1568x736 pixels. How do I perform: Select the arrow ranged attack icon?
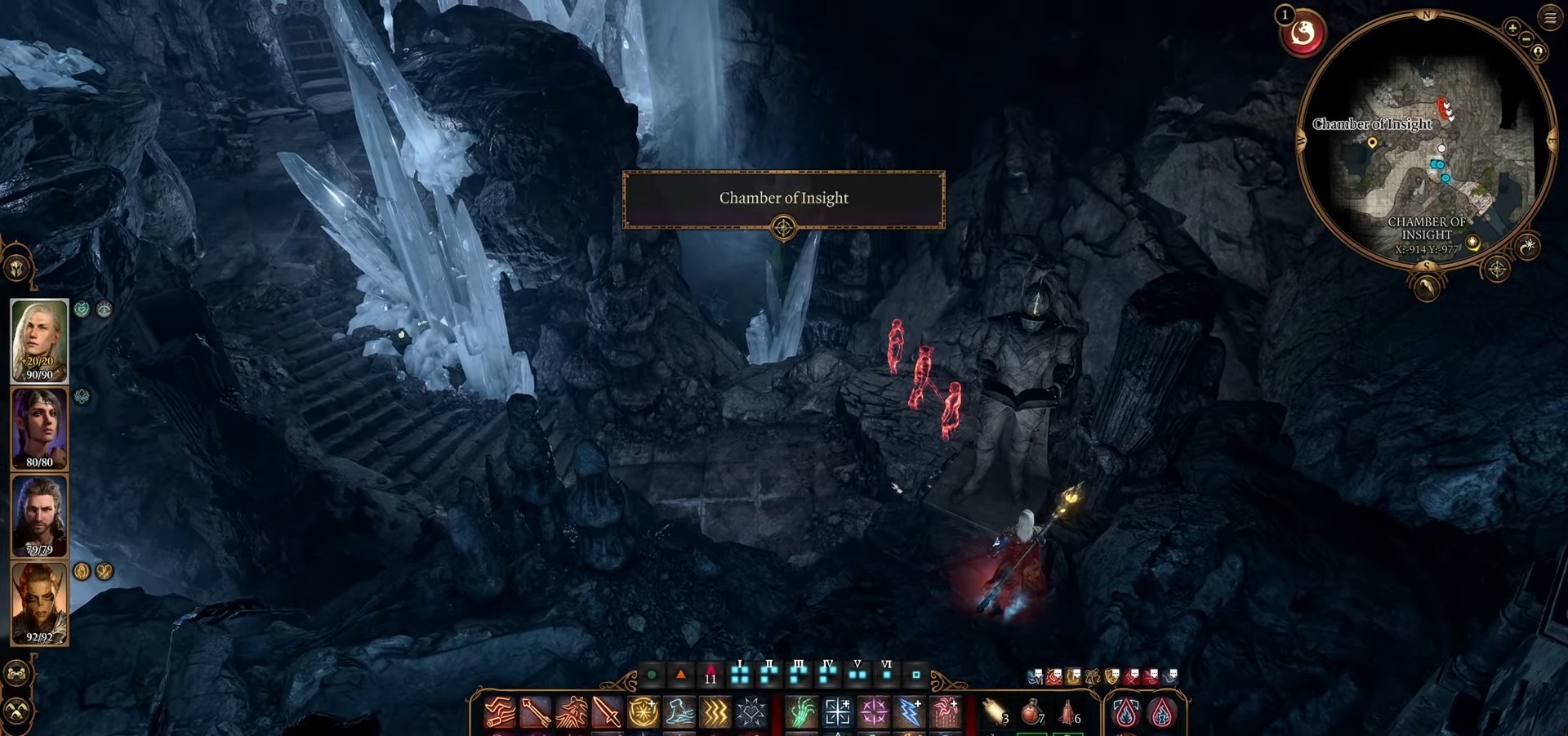pos(535,713)
